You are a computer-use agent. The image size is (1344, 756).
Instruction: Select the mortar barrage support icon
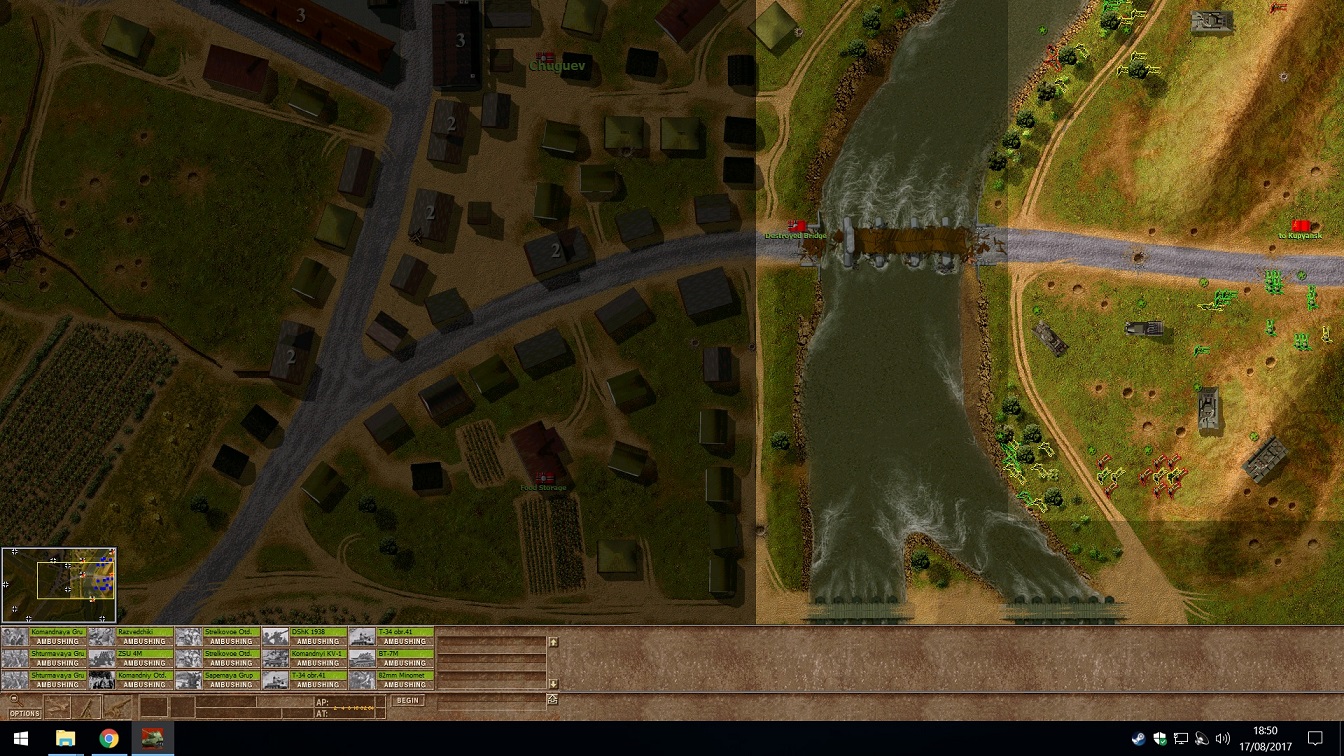(88, 707)
